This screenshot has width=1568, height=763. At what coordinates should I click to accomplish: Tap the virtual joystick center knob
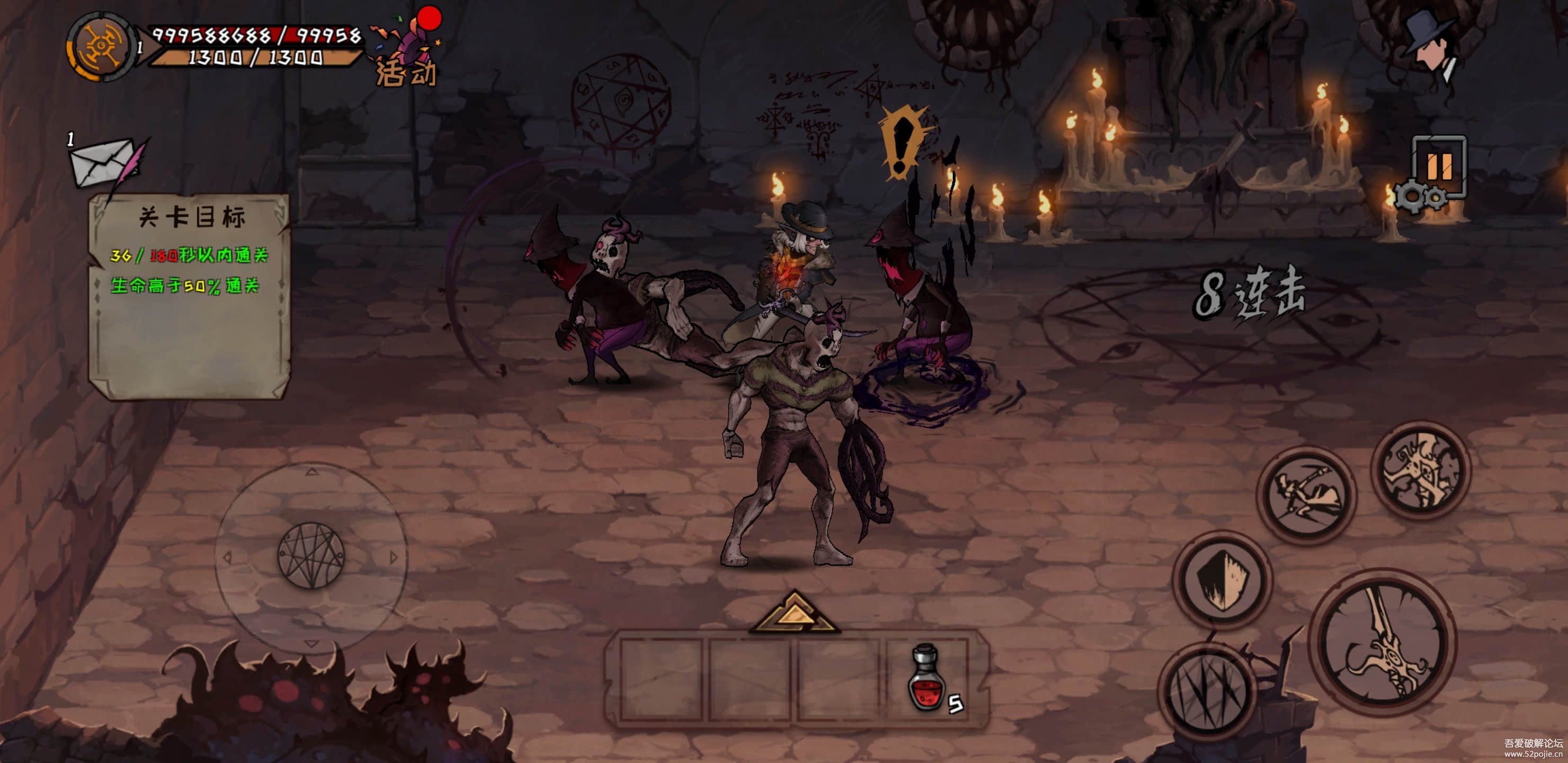pyautogui.click(x=311, y=555)
